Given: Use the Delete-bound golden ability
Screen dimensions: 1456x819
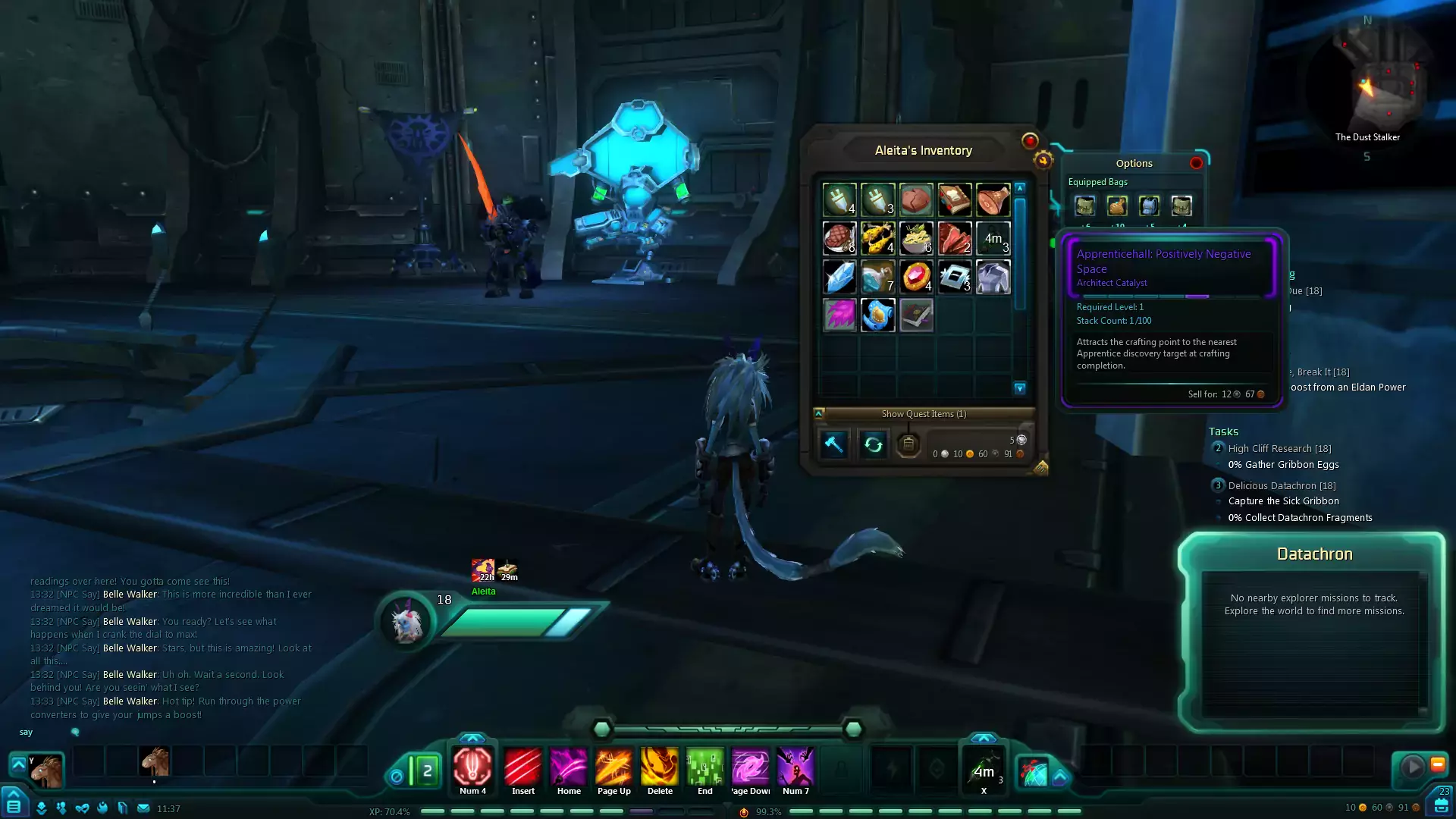Looking at the screenshot, I should point(659,767).
